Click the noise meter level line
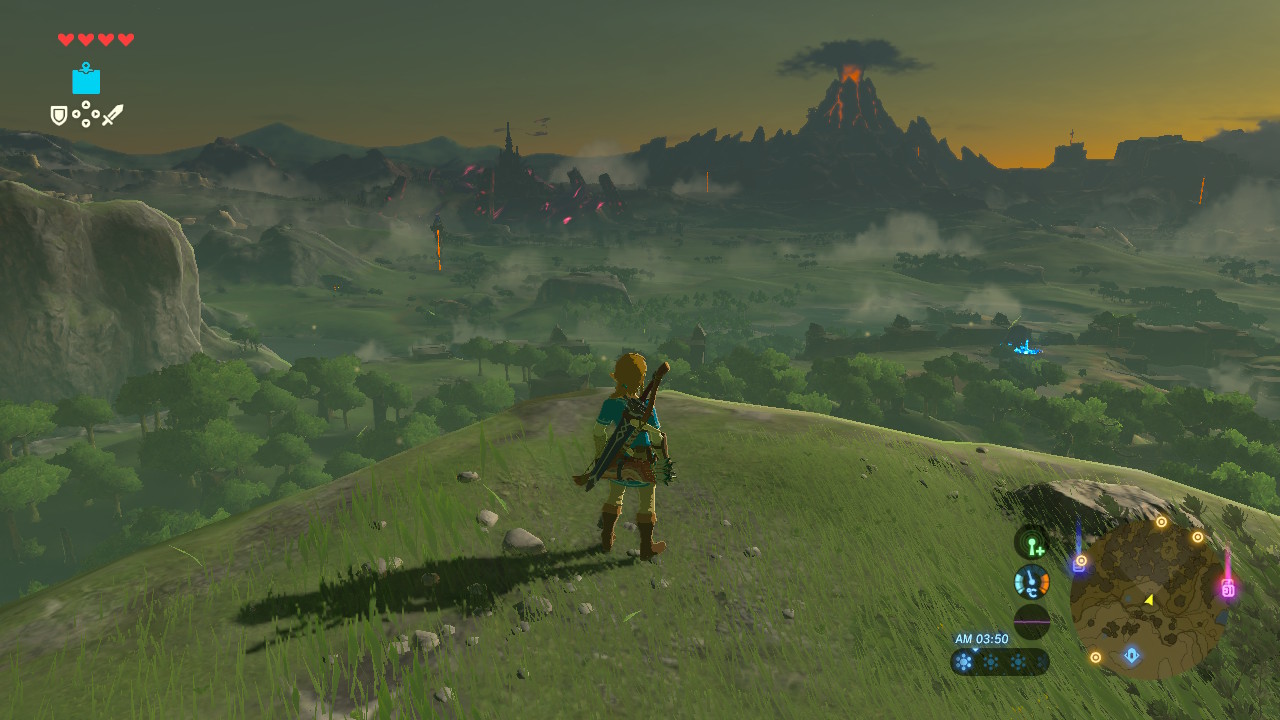1280x720 pixels. pos(1032,621)
